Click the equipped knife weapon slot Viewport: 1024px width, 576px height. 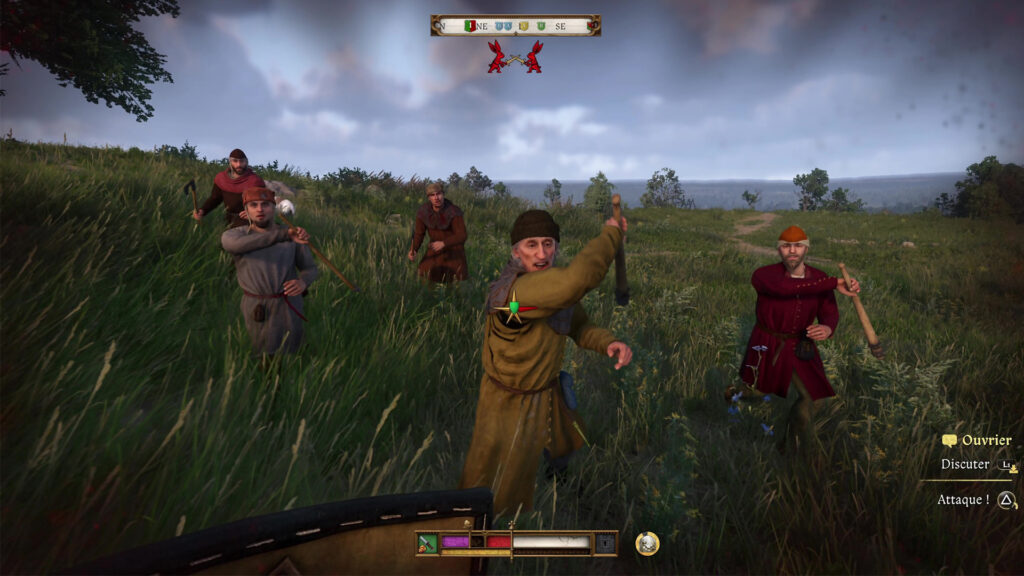(428, 543)
